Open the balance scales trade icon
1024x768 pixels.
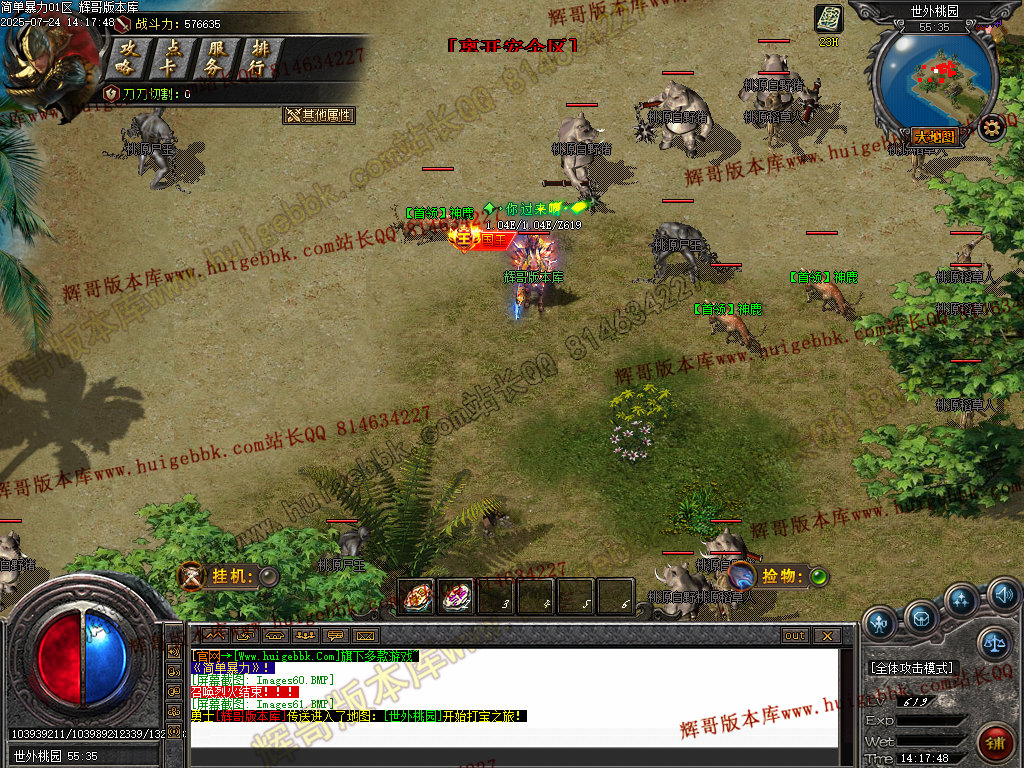tap(994, 643)
